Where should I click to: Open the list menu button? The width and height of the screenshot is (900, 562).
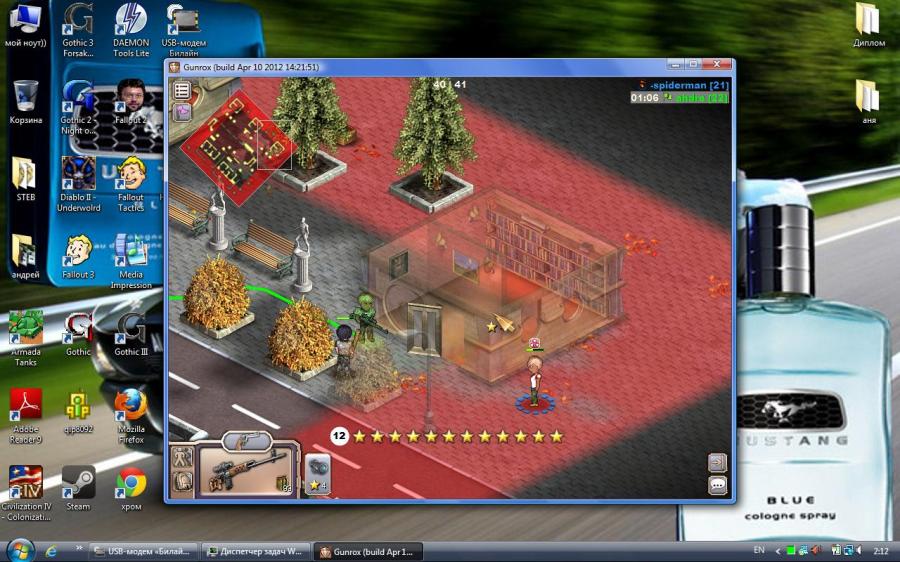pyautogui.click(x=182, y=90)
